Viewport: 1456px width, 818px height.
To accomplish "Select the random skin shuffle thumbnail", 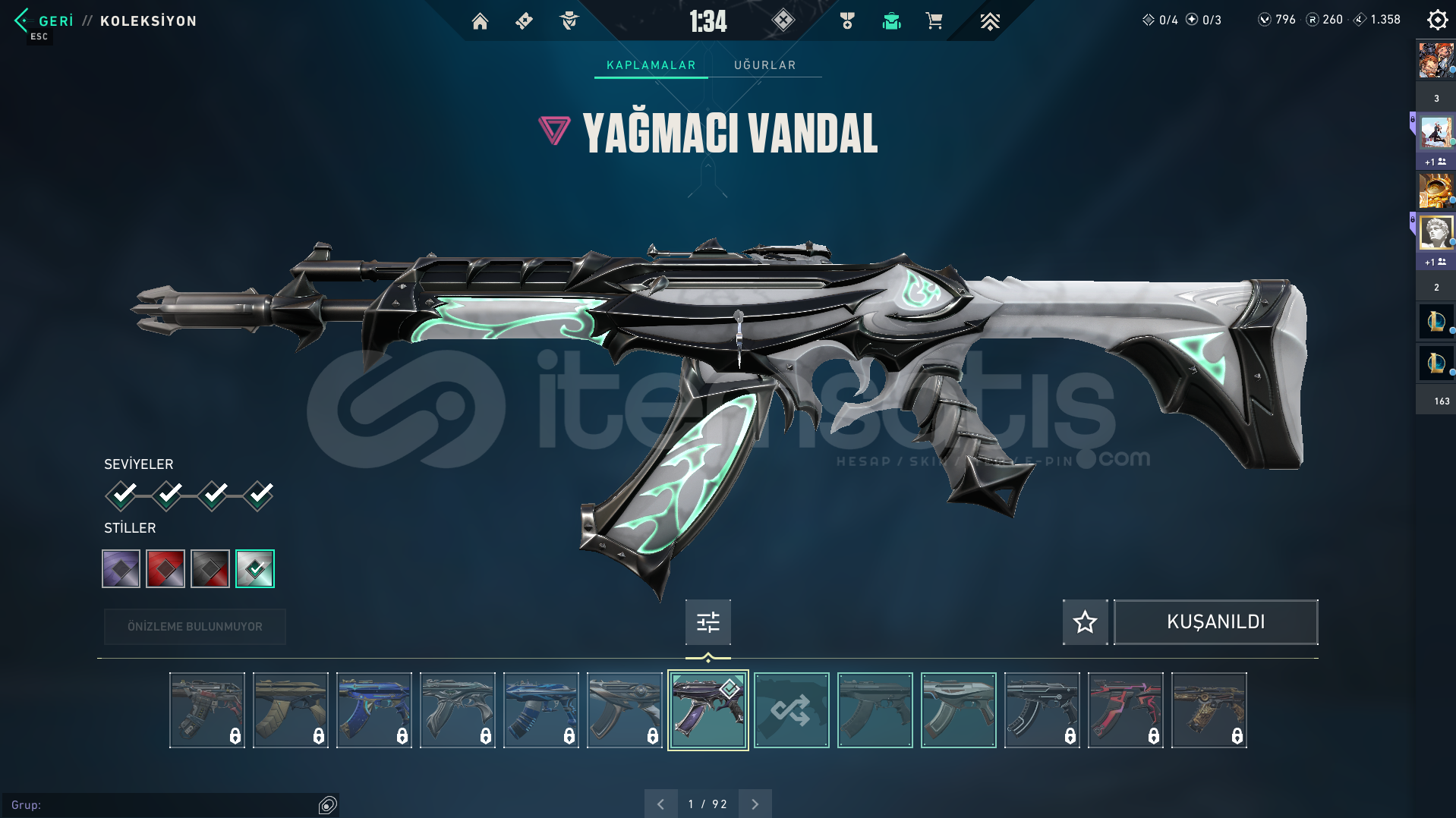I will click(791, 709).
